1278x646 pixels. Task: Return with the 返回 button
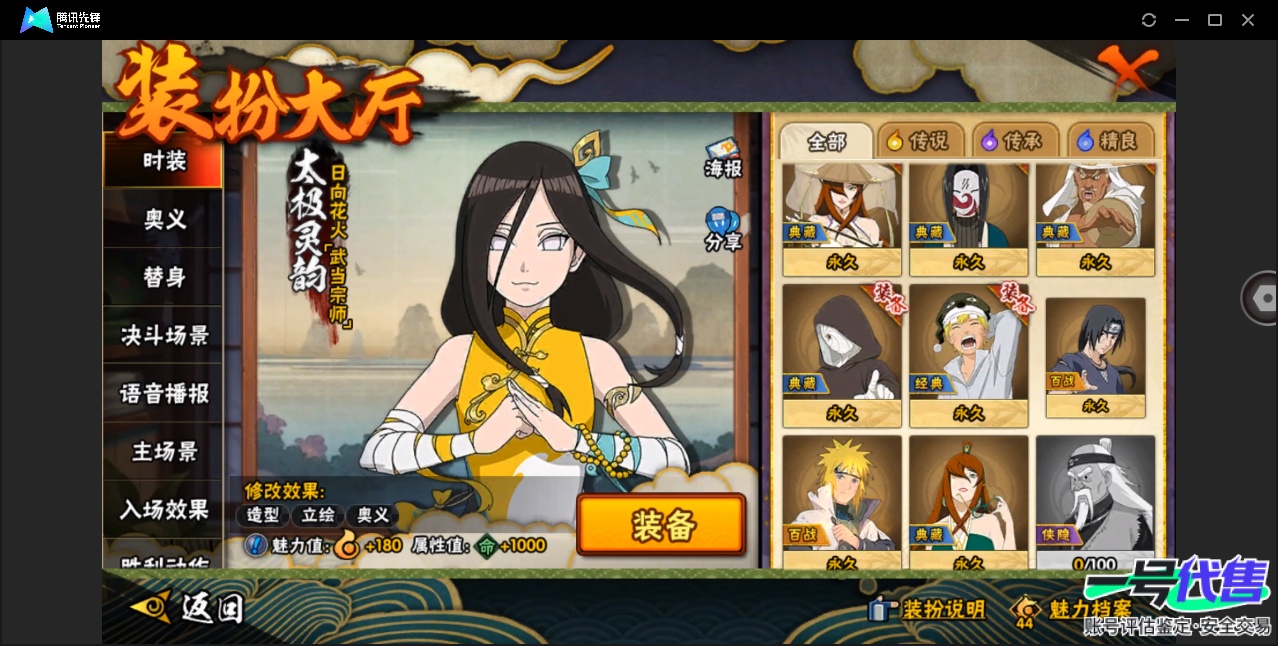tap(188, 607)
